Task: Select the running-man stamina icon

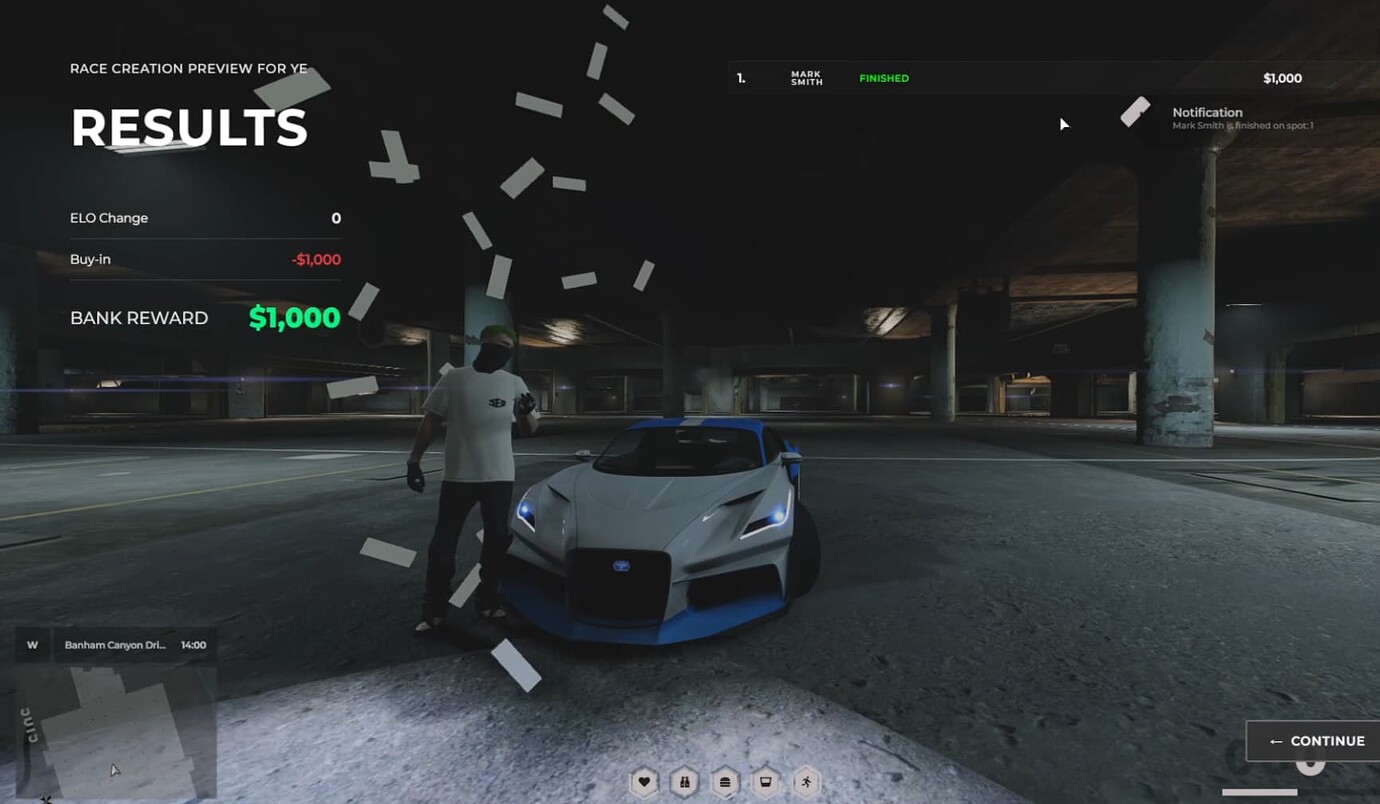Action: 805,782
